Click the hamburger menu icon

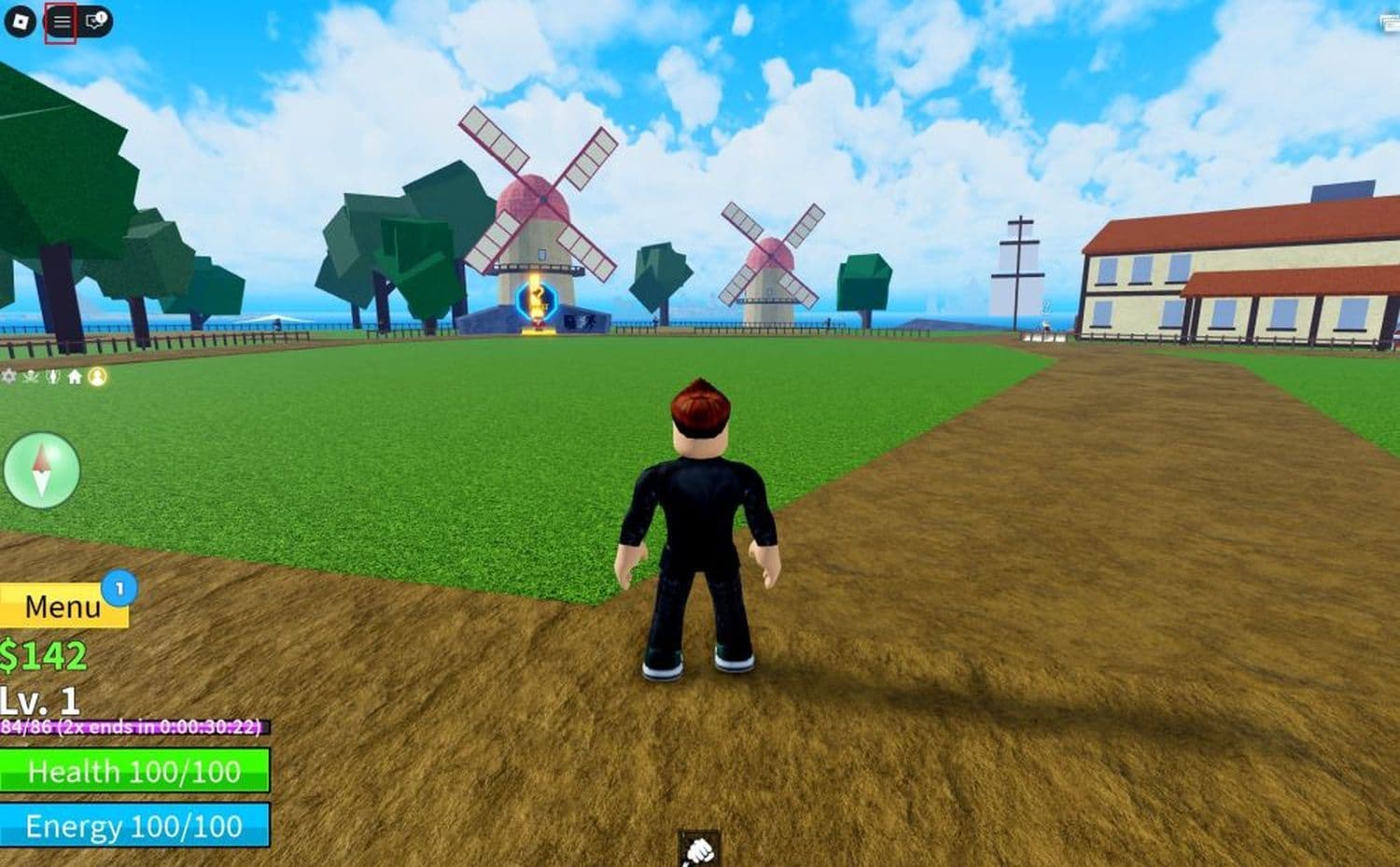tap(61, 21)
